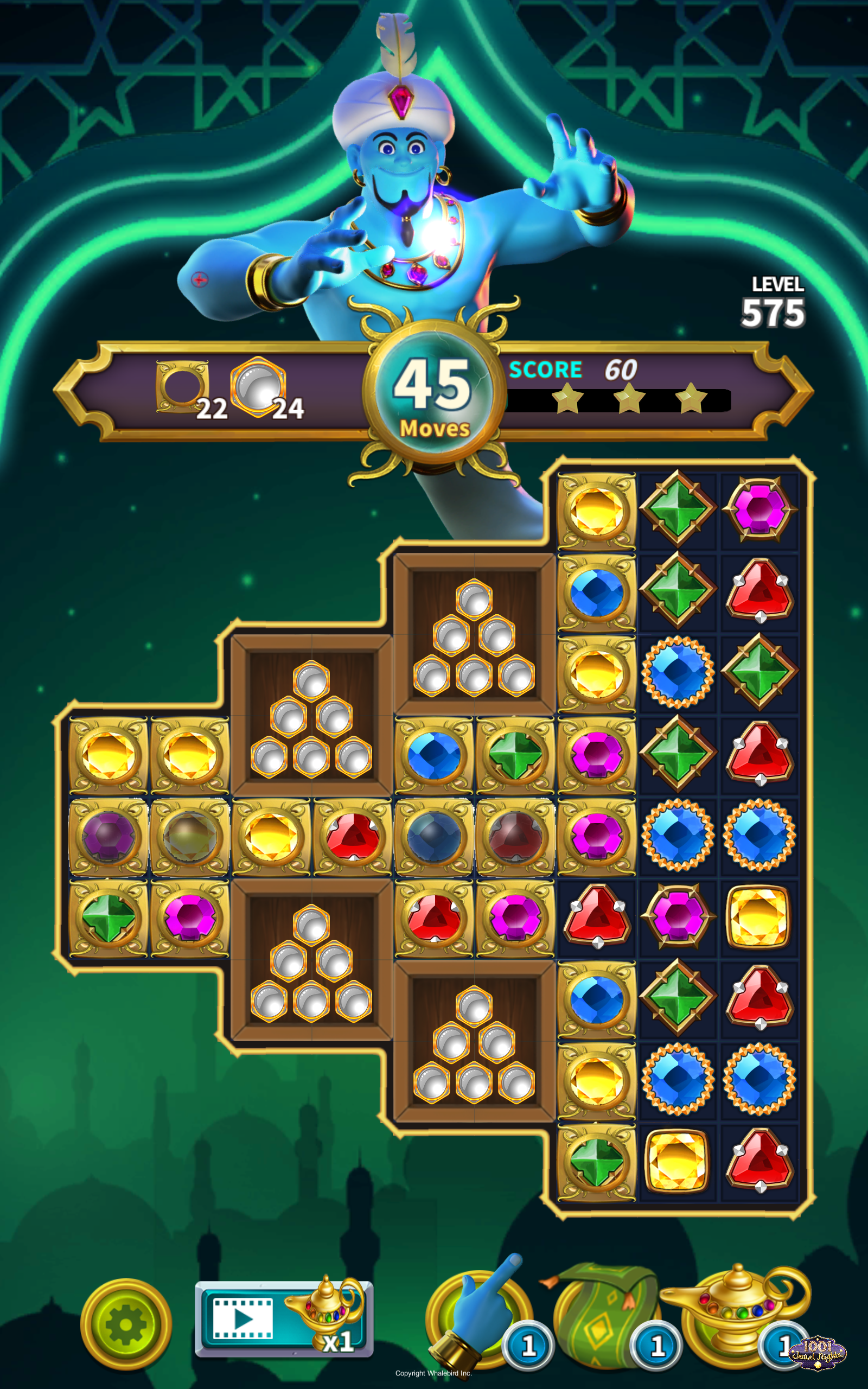
Task: Pick the square yellow gem in bottom row
Action: tap(678, 1161)
